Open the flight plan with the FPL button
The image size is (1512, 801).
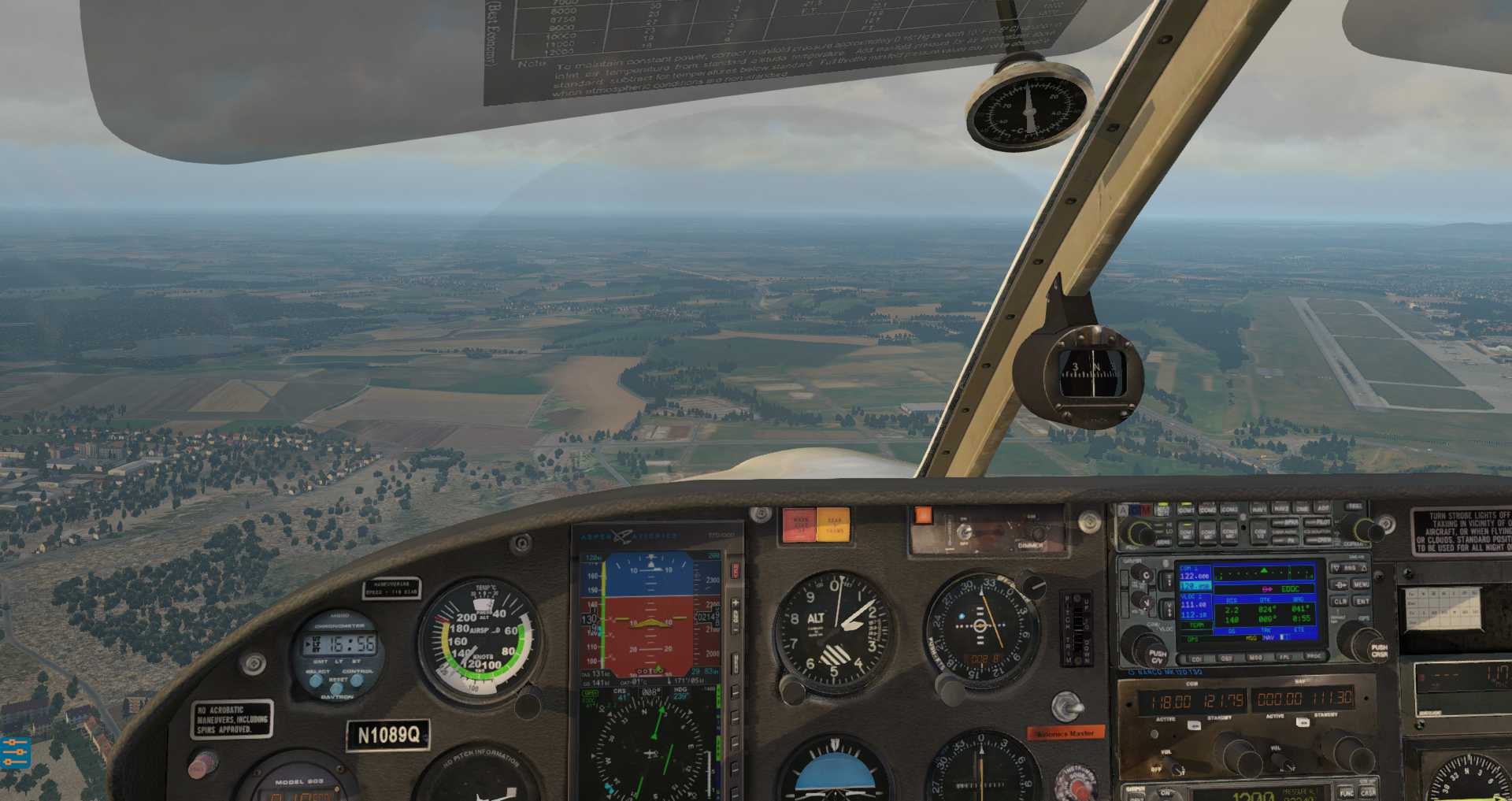click(x=1284, y=658)
